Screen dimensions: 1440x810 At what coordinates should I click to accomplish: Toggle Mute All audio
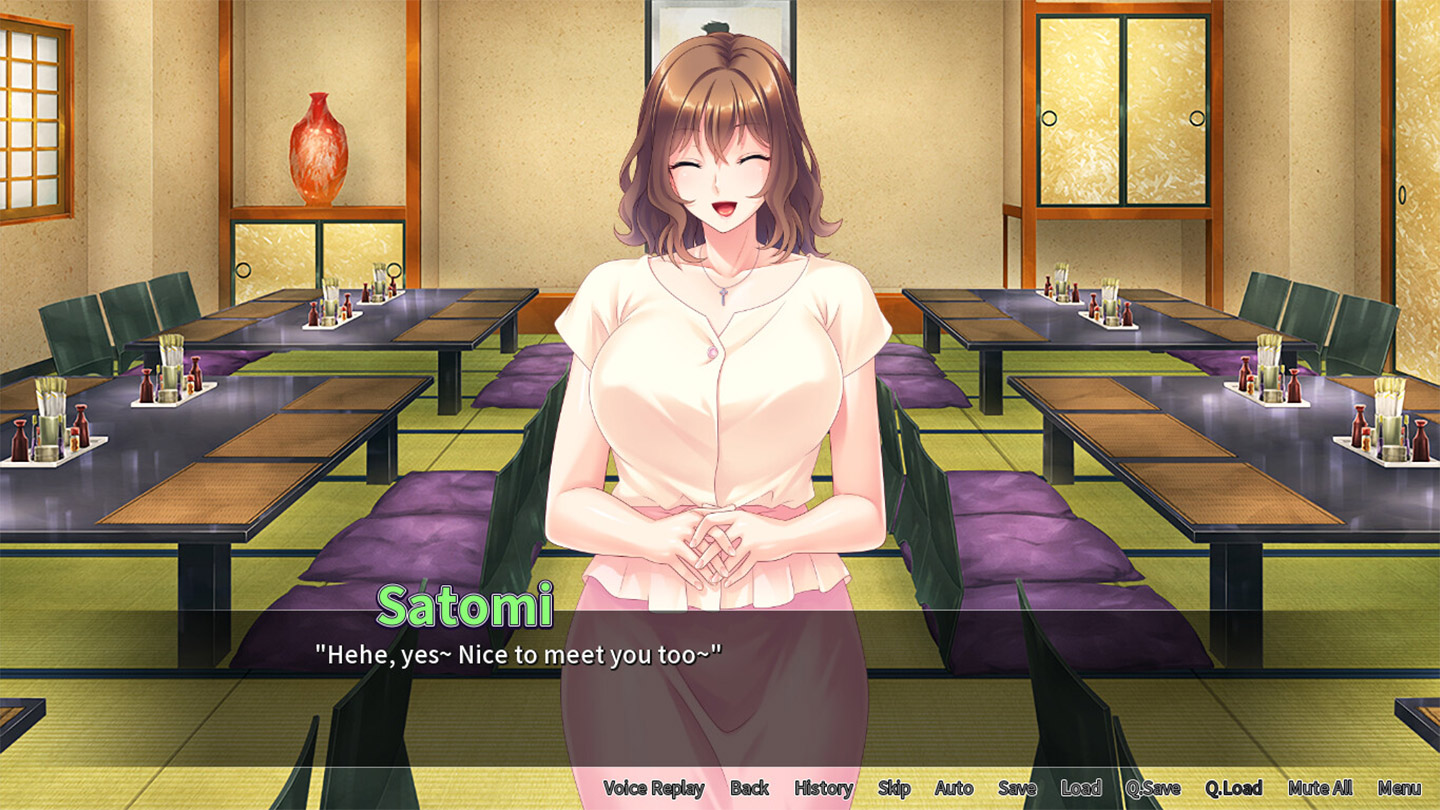coord(1320,788)
